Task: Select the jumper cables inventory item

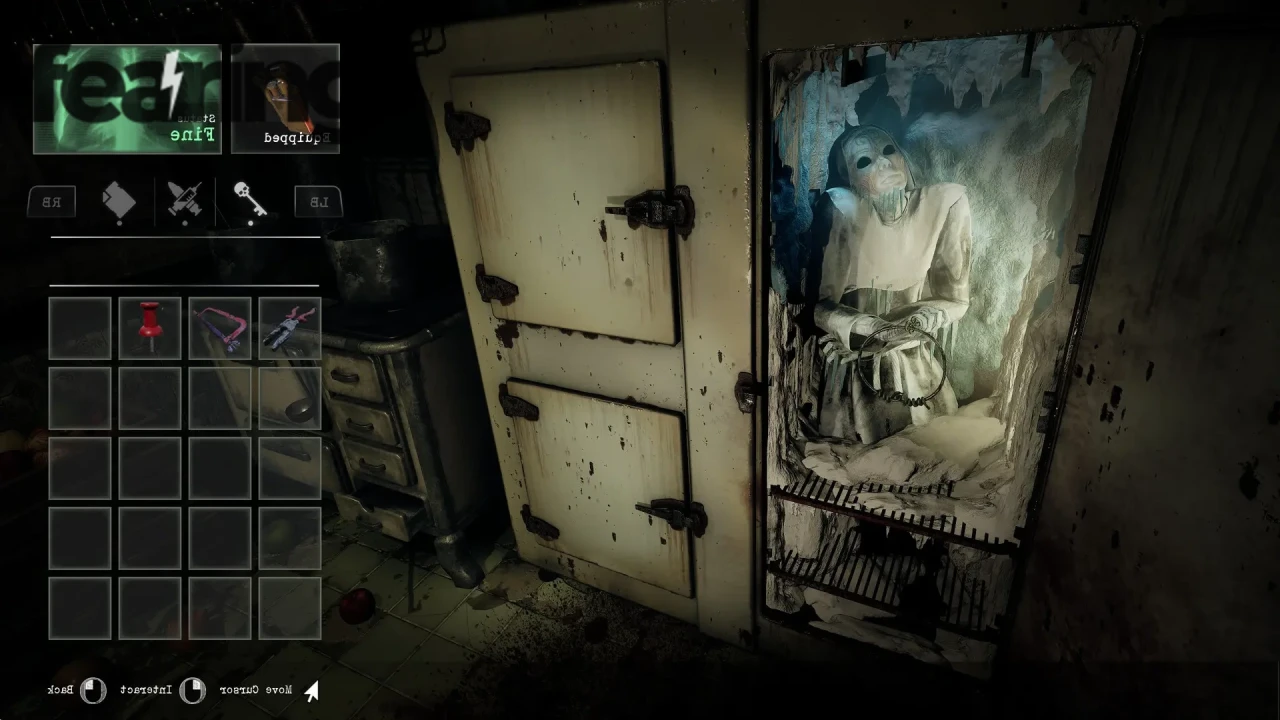Action: tap(289, 327)
